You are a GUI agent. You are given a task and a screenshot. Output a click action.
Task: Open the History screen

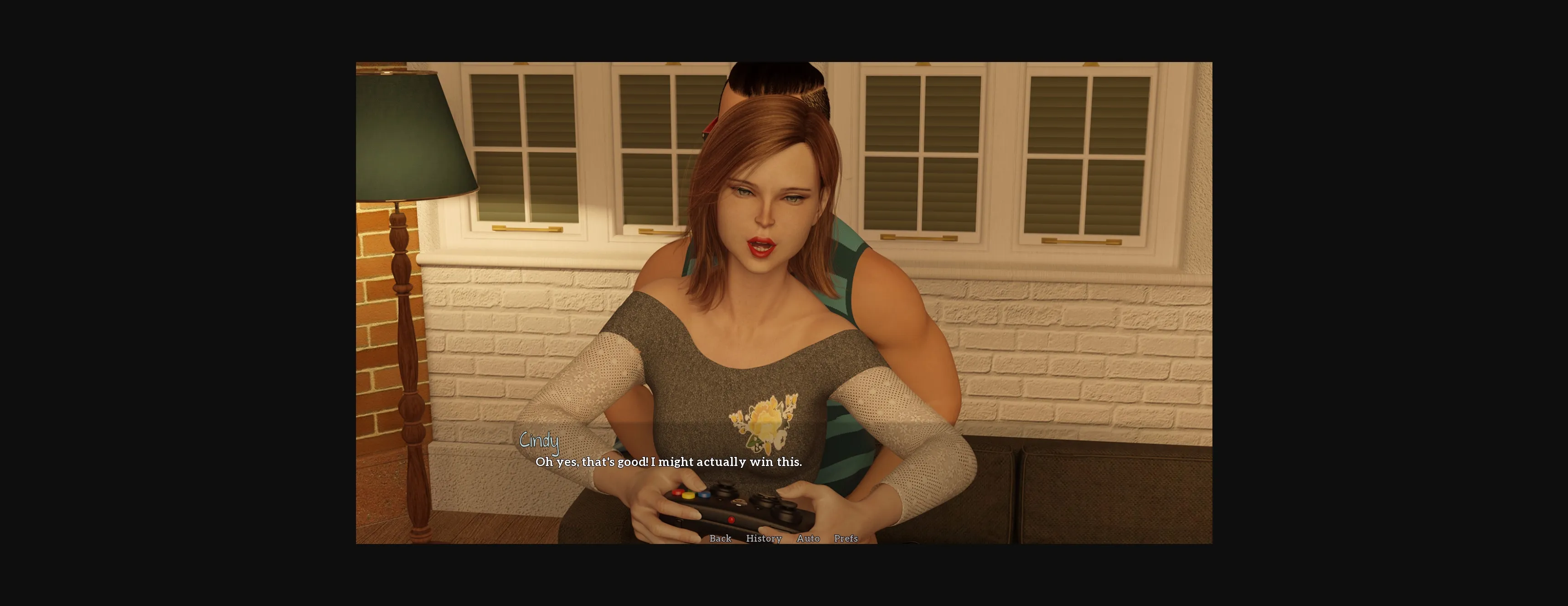(x=764, y=539)
